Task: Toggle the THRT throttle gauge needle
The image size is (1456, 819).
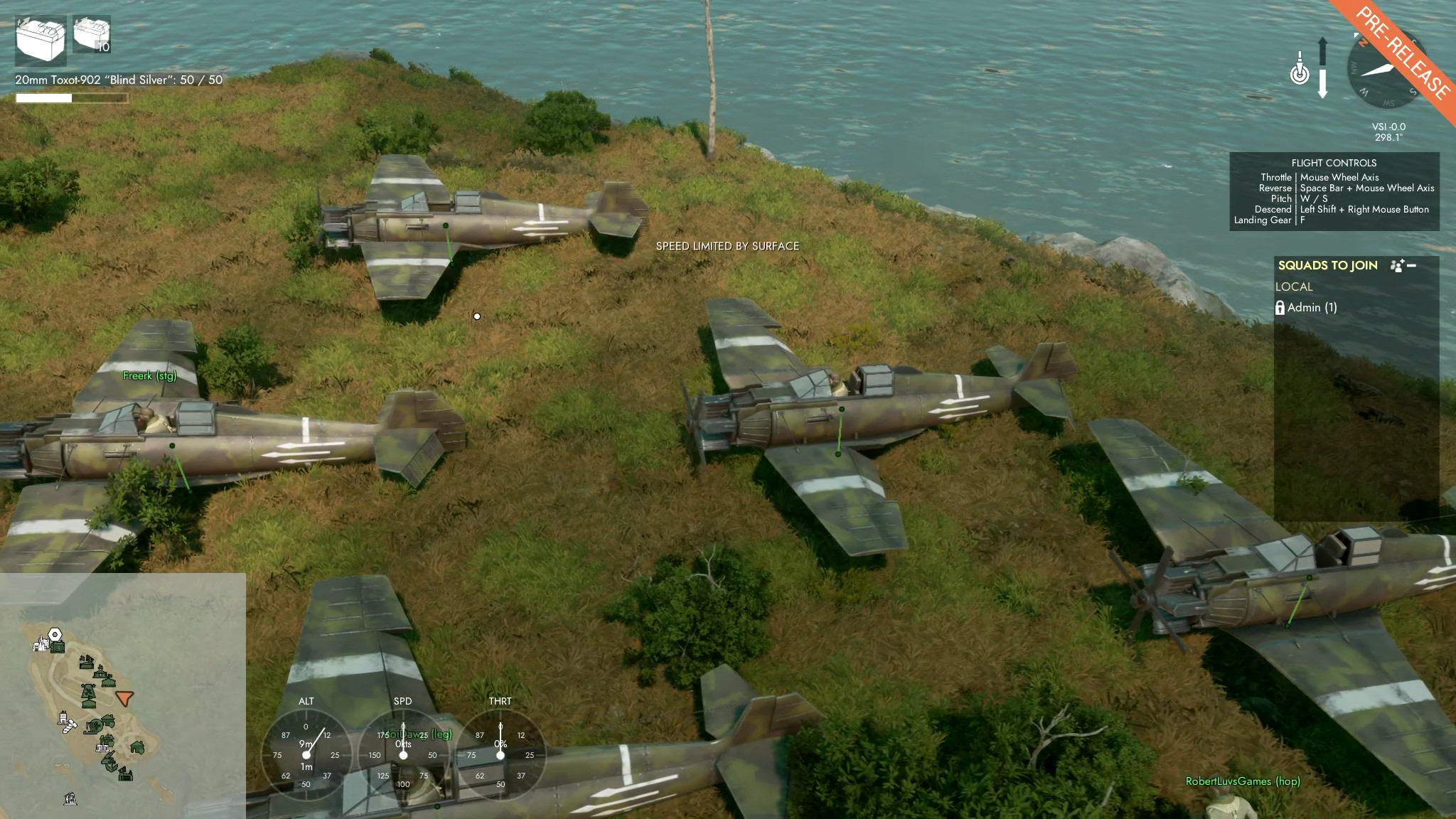Action: pyautogui.click(x=502, y=753)
